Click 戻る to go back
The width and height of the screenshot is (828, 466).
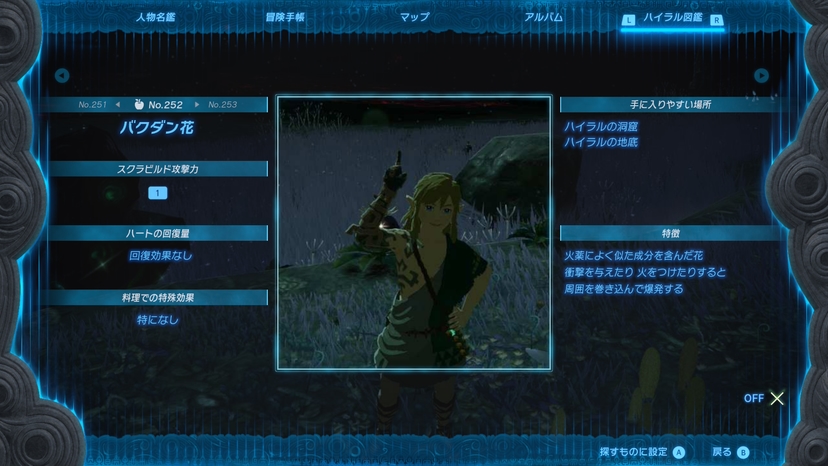click(730, 452)
